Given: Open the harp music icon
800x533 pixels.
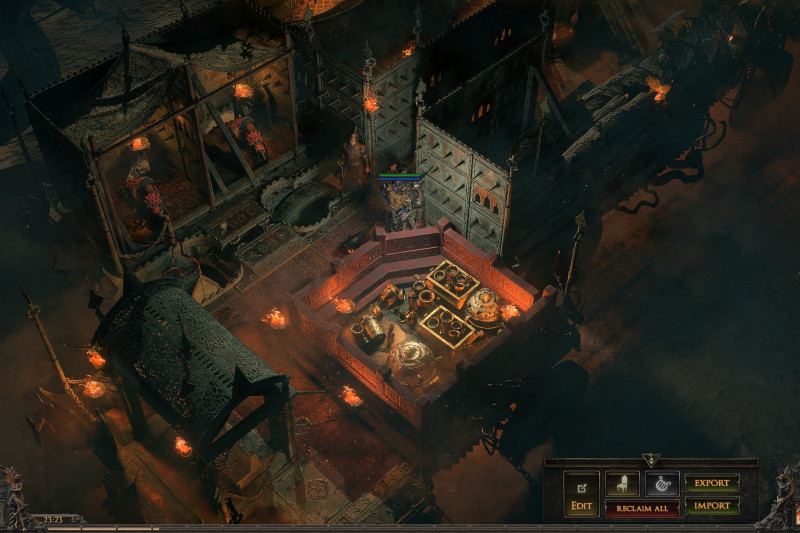Looking at the screenshot, I should pos(661,484).
